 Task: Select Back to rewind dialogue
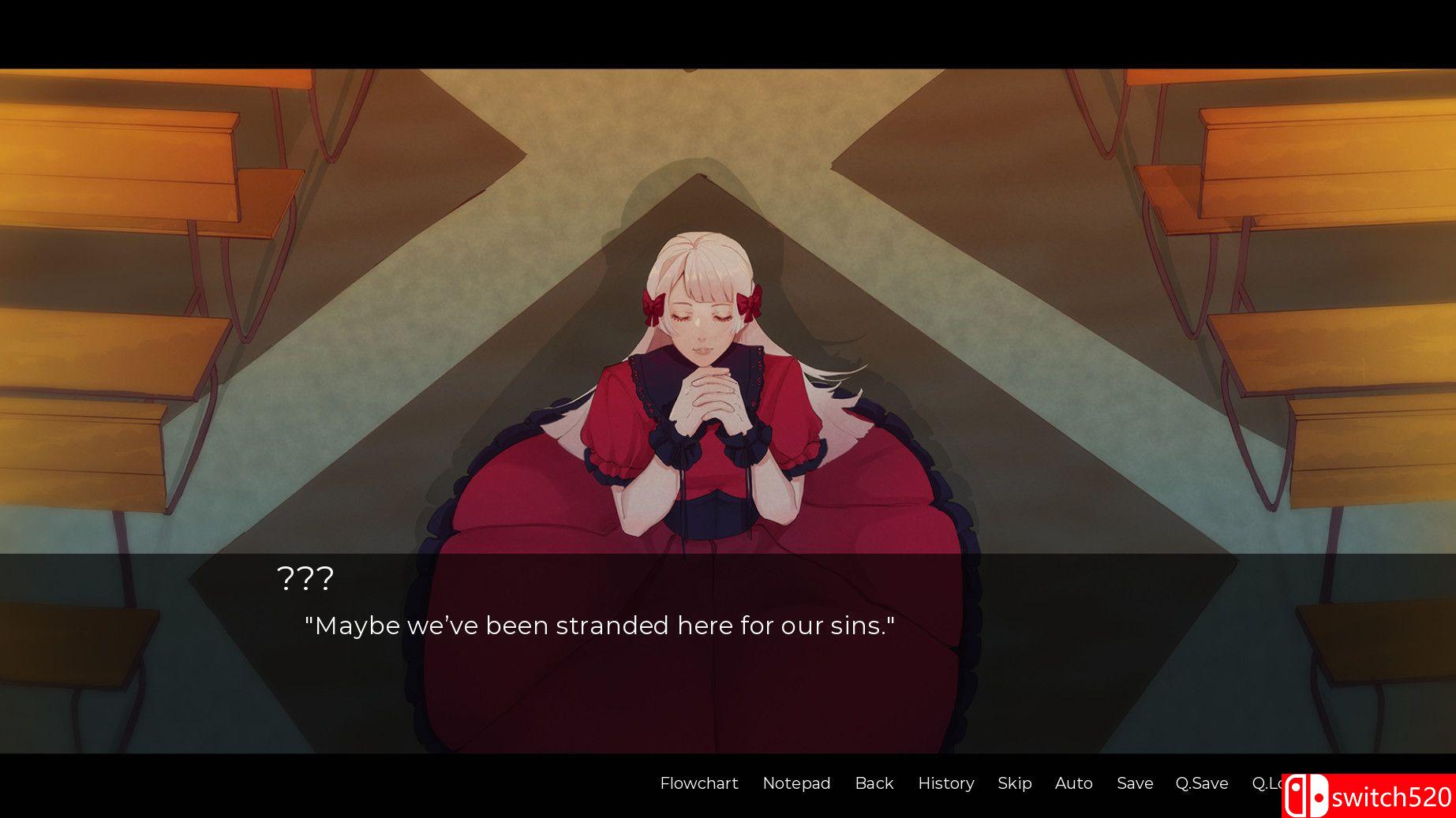coord(874,783)
